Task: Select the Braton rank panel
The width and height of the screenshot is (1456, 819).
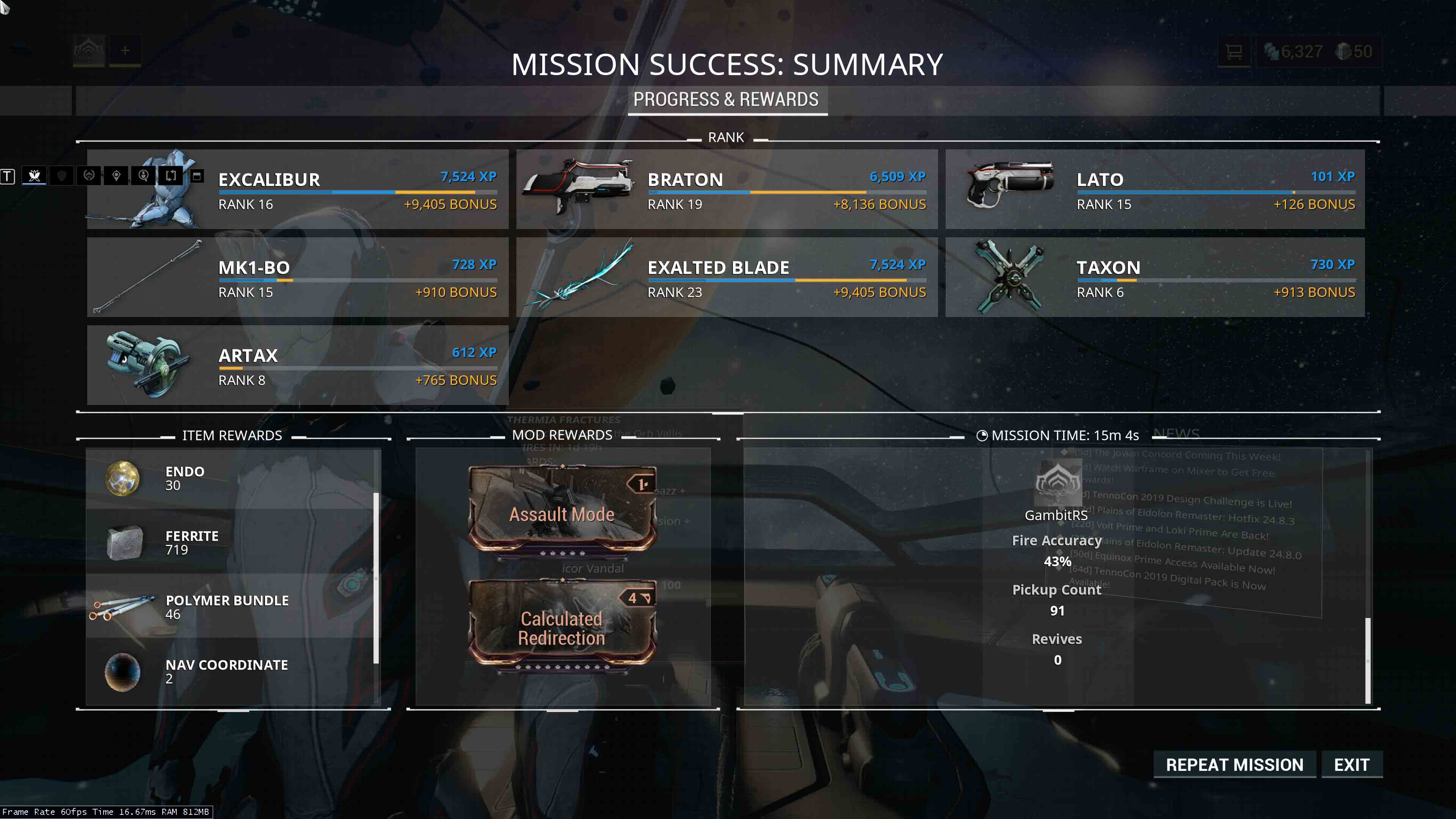Action: pyautogui.click(x=726, y=189)
